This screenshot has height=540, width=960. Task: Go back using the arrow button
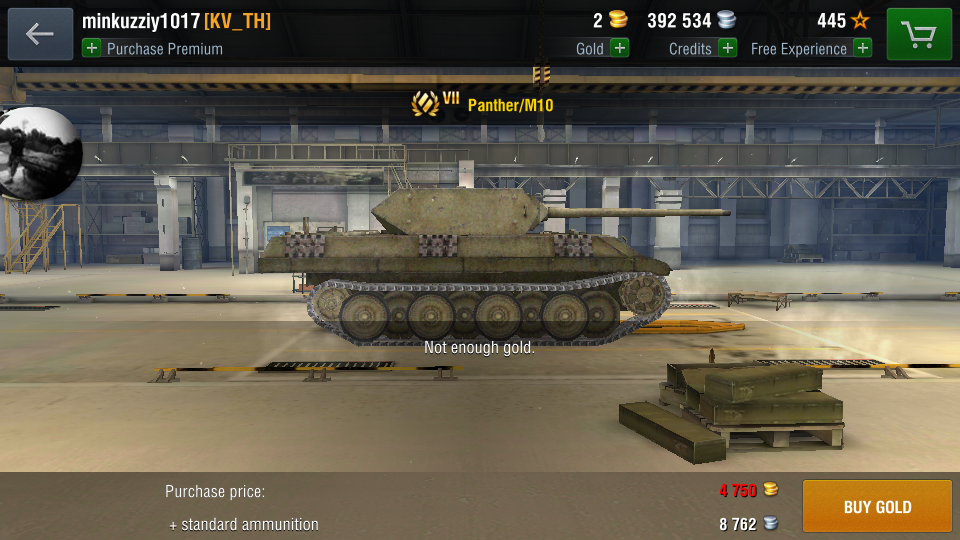click(x=40, y=34)
